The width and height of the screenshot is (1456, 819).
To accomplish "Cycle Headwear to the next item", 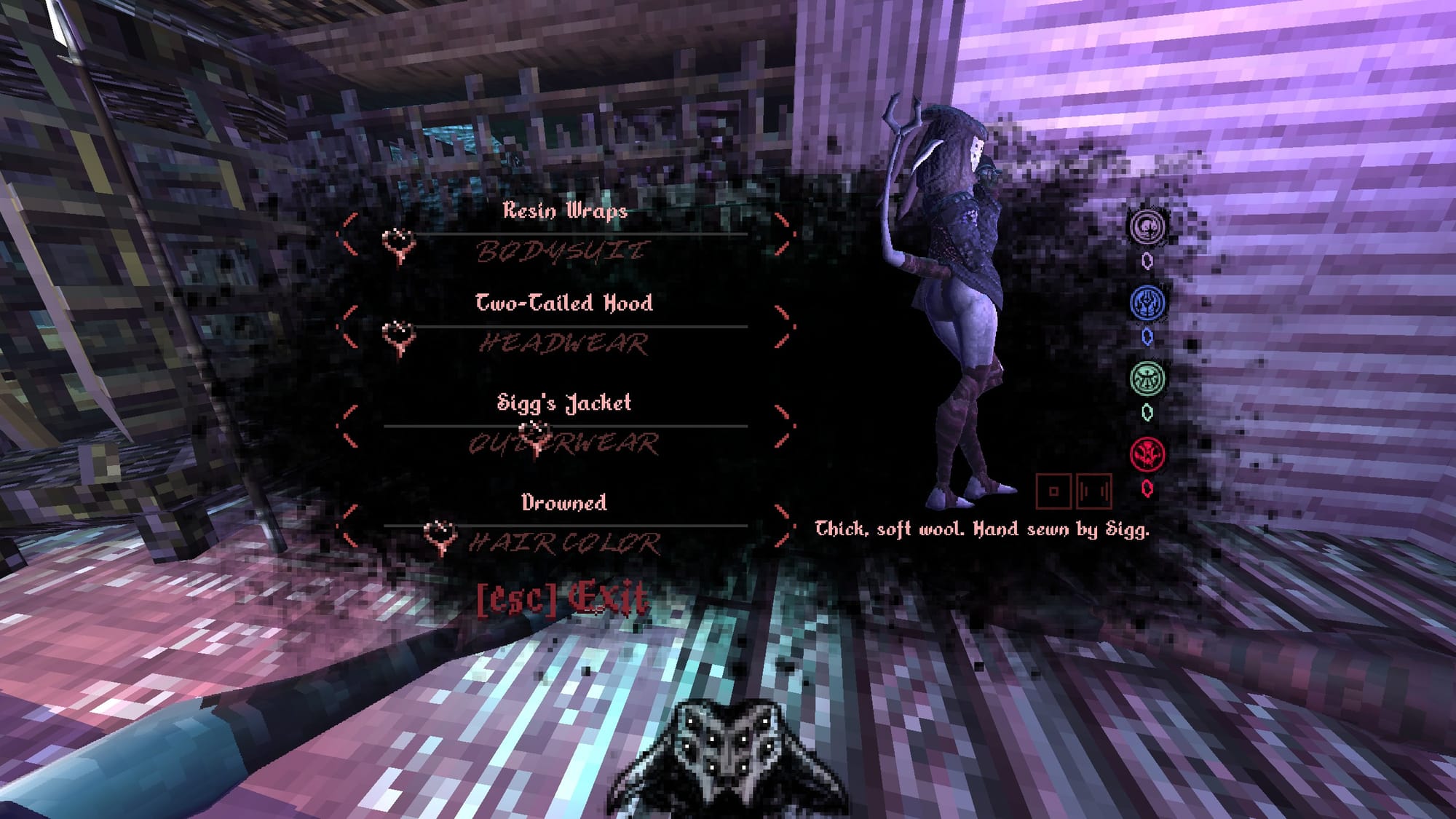I will pyautogui.click(x=783, y=327).
